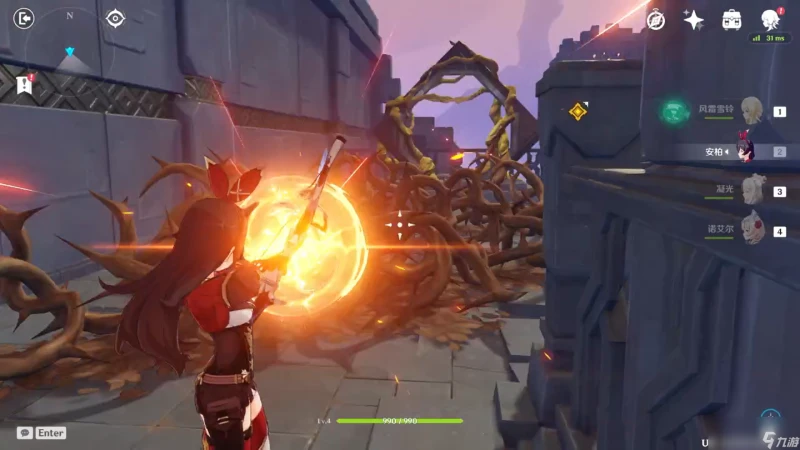The height and width of the screenshot is (450, 800).
Task: Click the exit door icon
Action: [x=25, y=18]
